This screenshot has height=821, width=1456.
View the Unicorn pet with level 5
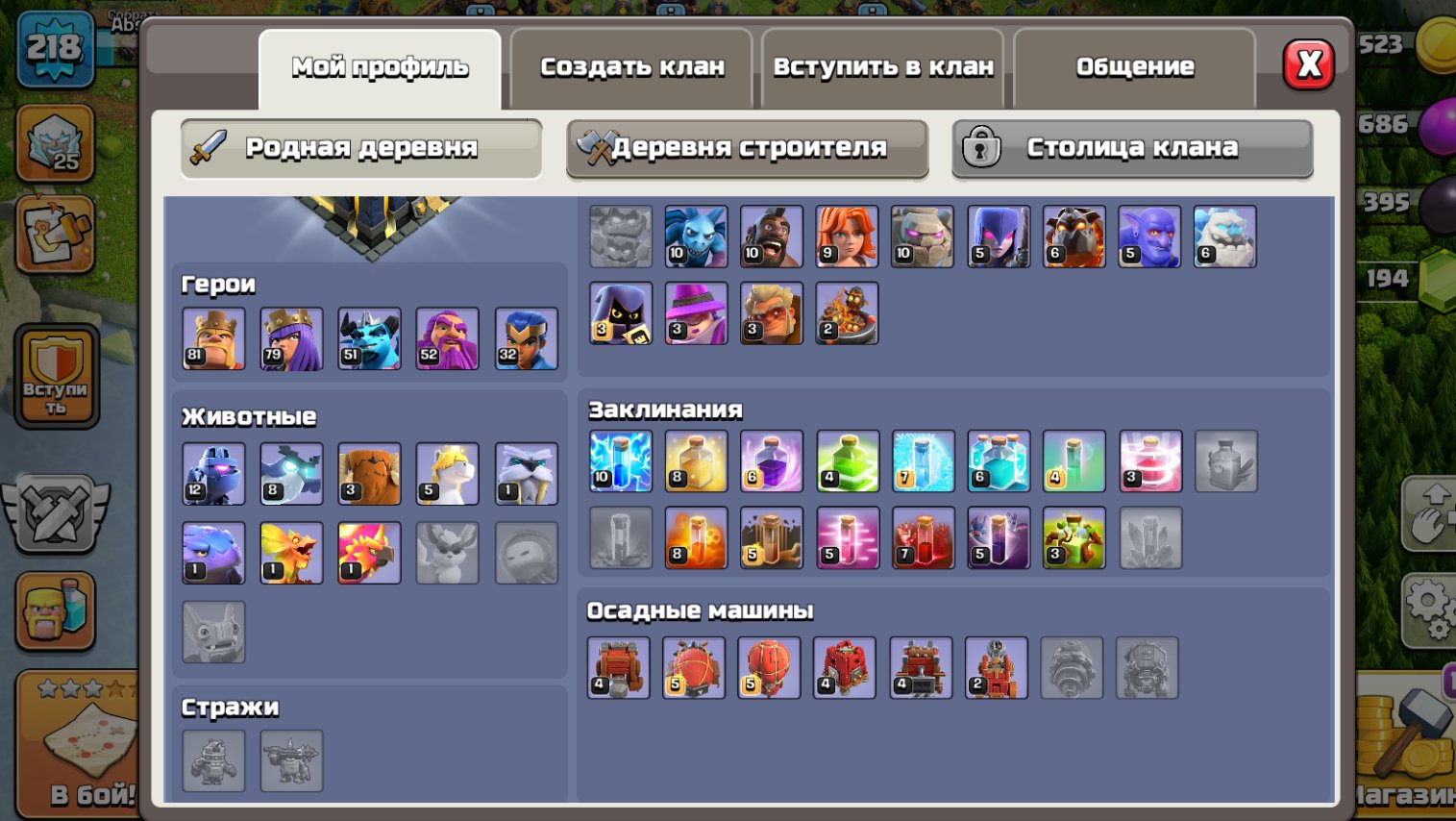448,472
